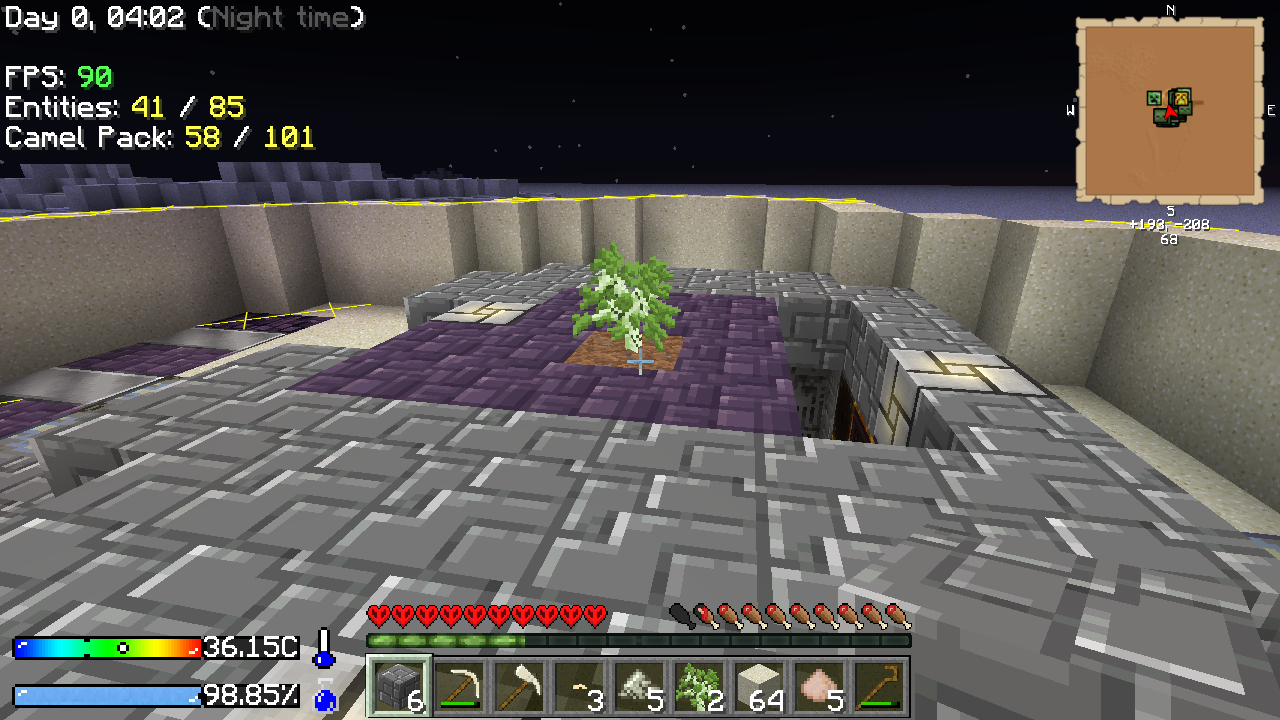Select the gray pile stack of five
Screen dimensions: 1280x720
click(x=640, y=686)
